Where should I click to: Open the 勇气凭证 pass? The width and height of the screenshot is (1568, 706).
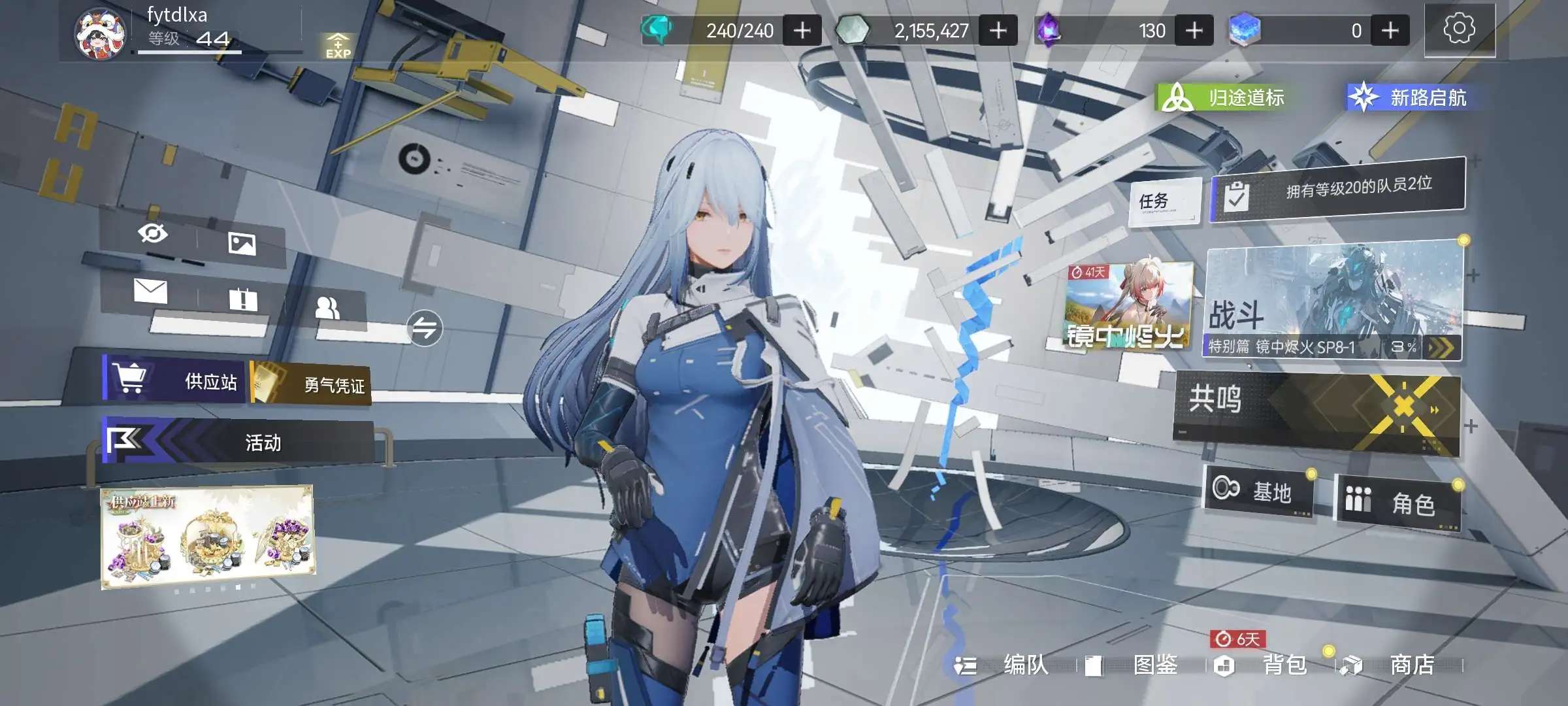click(x=312, y=384)
